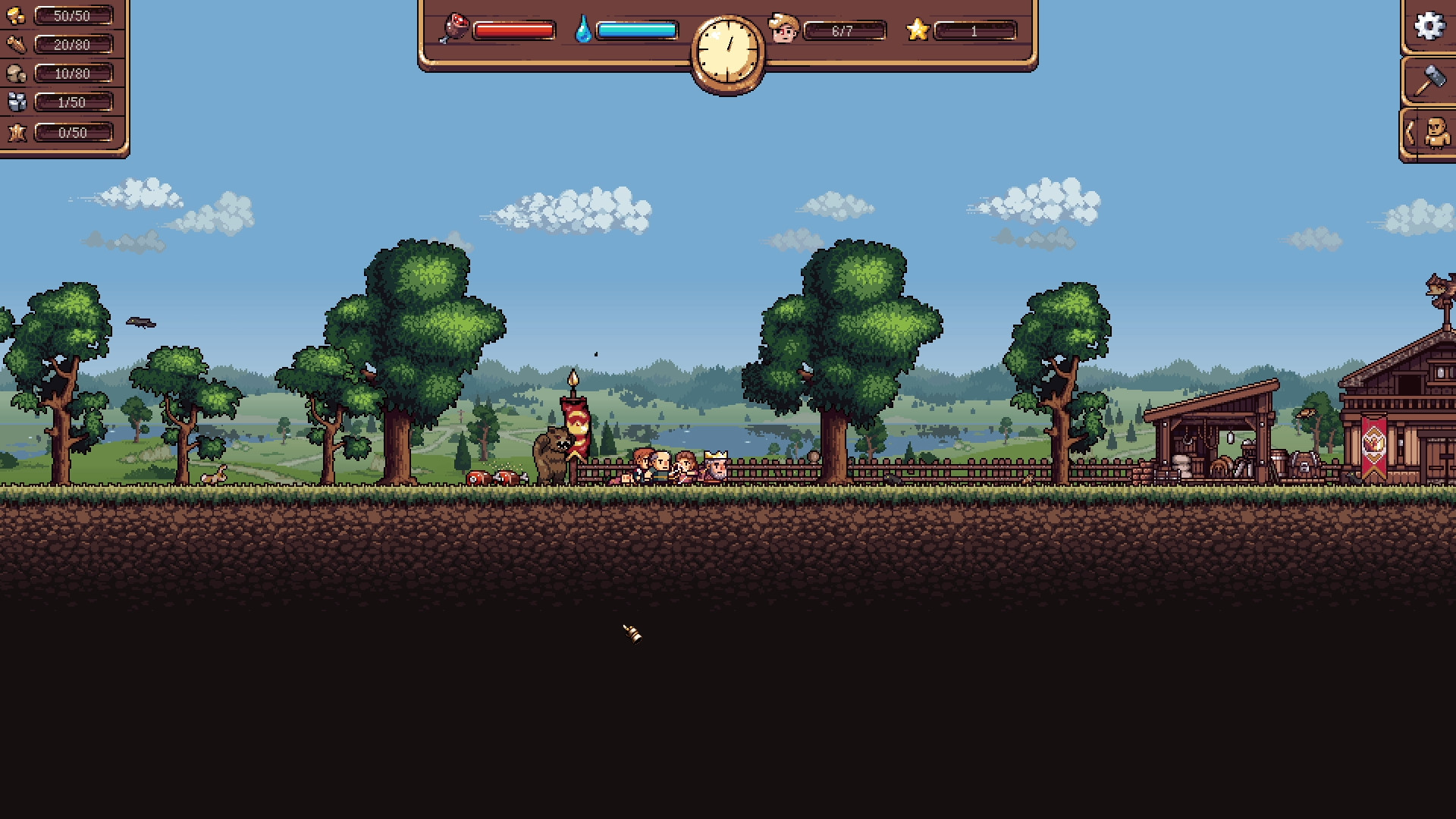
Task: Click the star resource icon
Action: (x=17, y=133)
